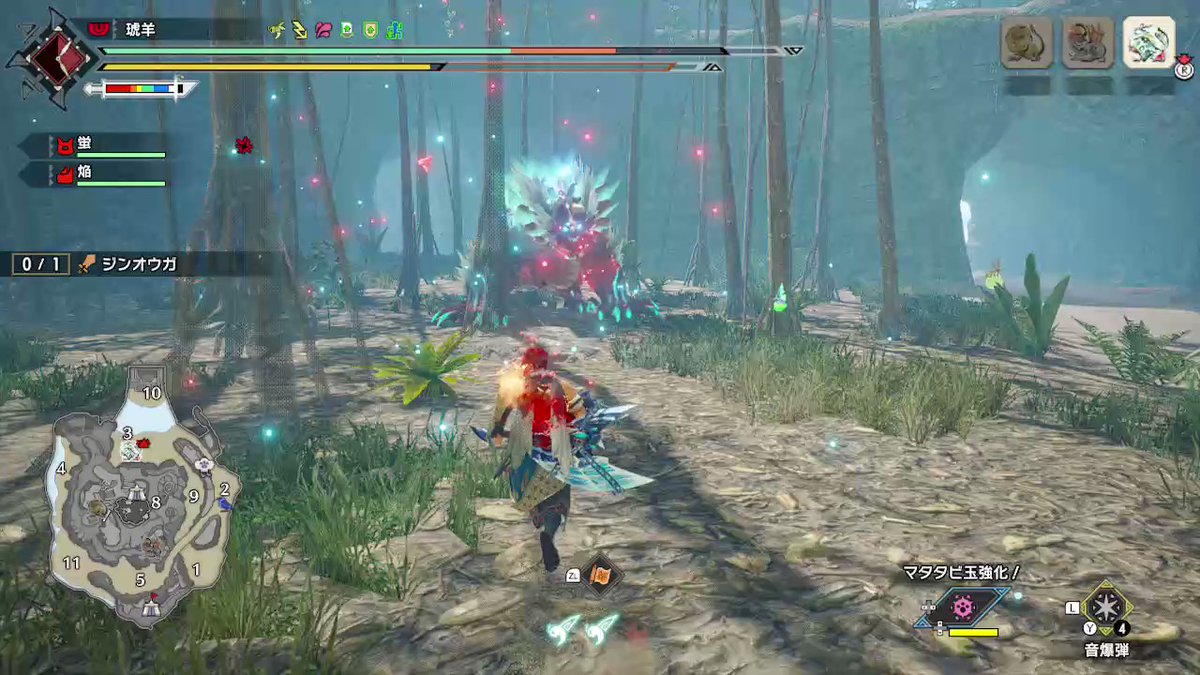
Task: Use the 音爆弾 sonic bomb item
Action: [1106, 606]
